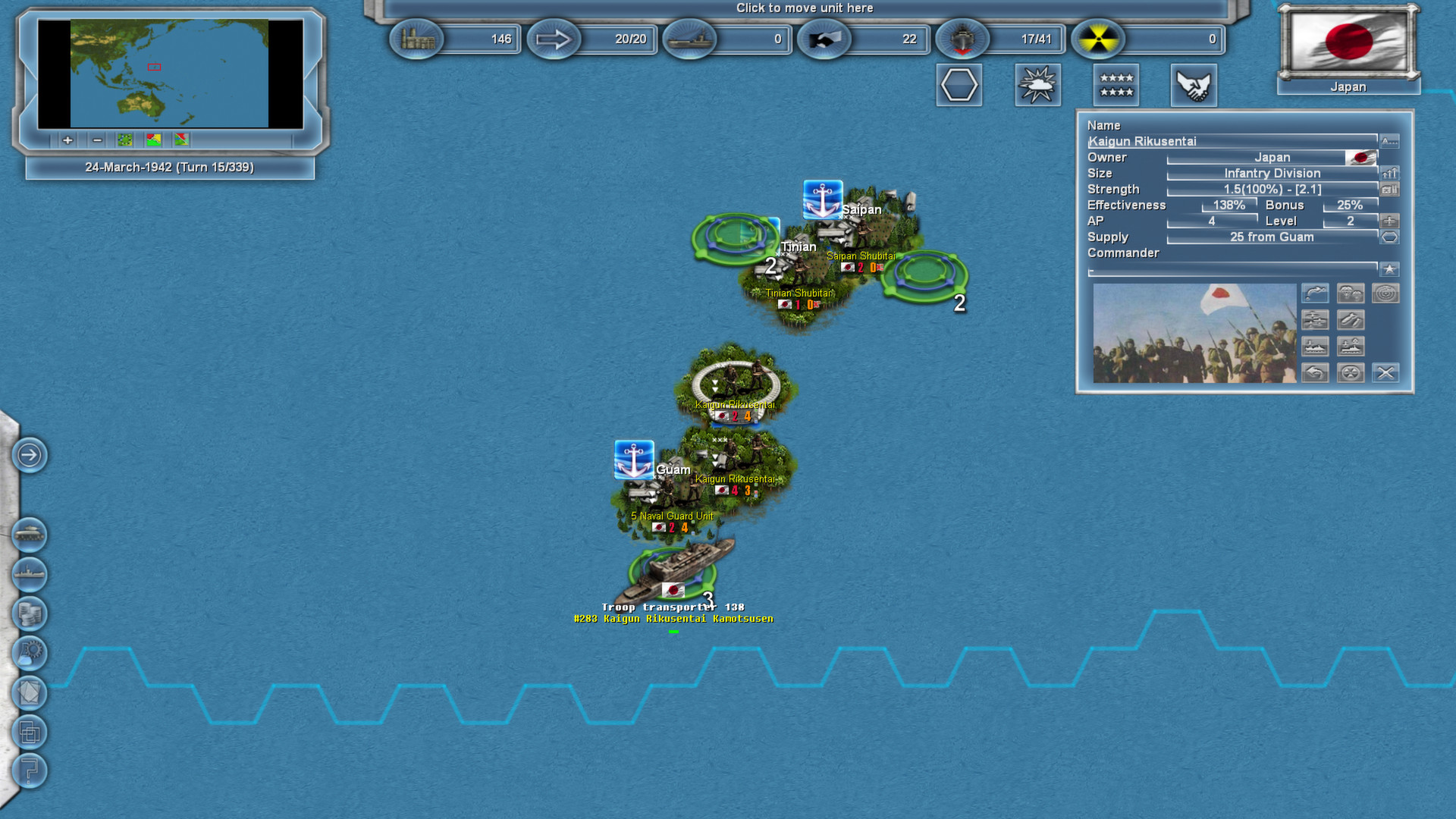Toggle the hexagon grid overlay
The width and height of the screenshot is (1456, 819).
tap(959, 85)
